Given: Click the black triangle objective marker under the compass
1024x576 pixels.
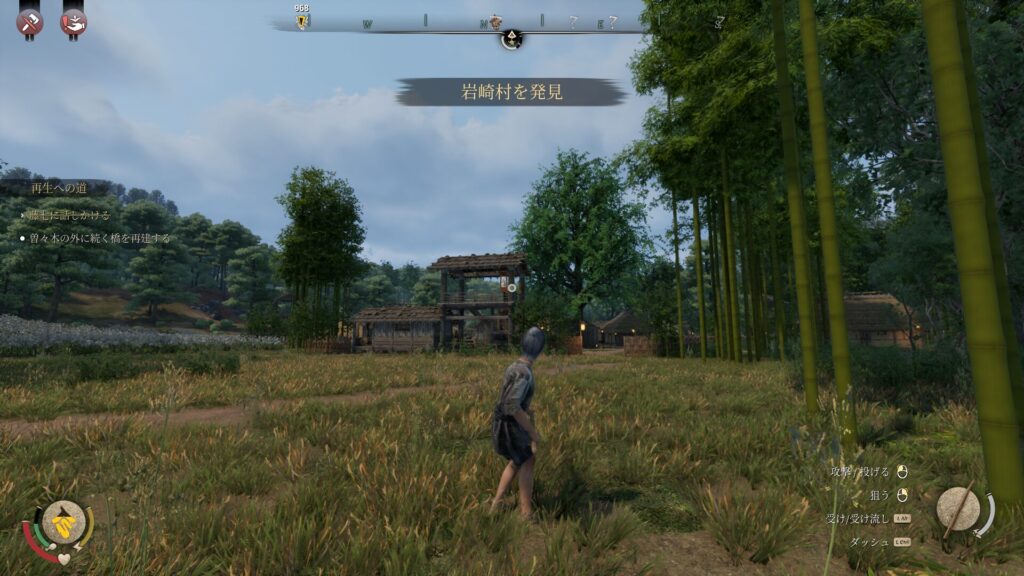Looking at the screenshot, I should (511, 40).
